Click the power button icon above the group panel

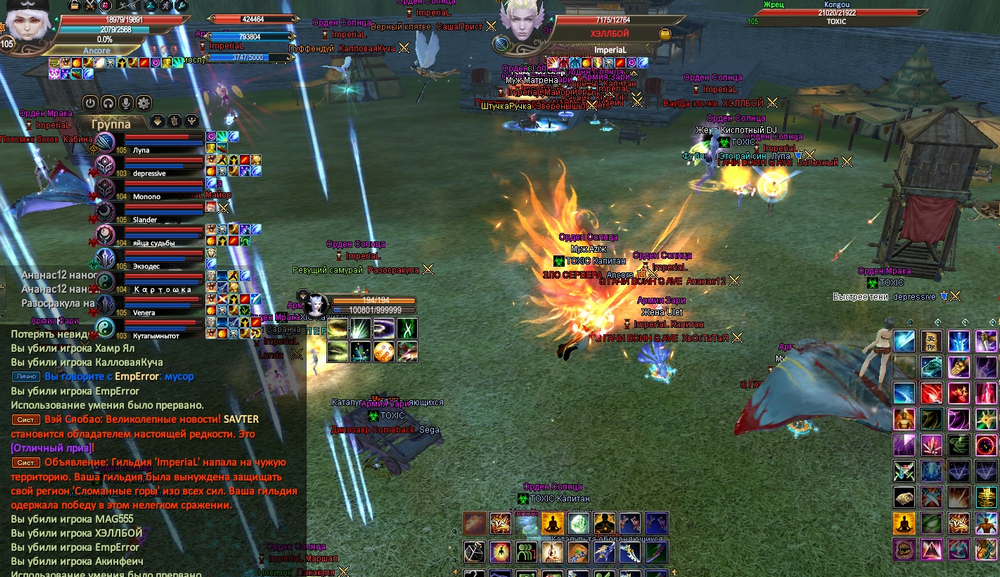click(90, 102)
